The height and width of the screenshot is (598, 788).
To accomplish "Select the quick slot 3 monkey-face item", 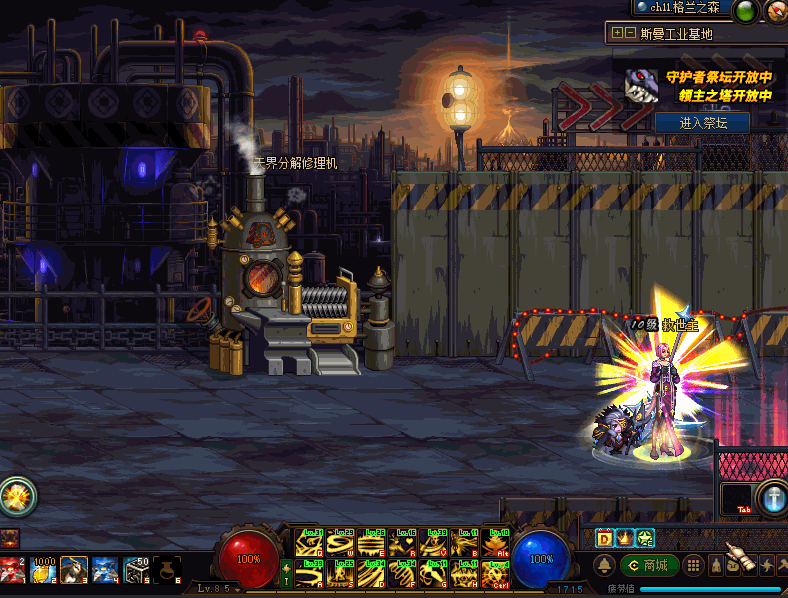I will [74, 569].
